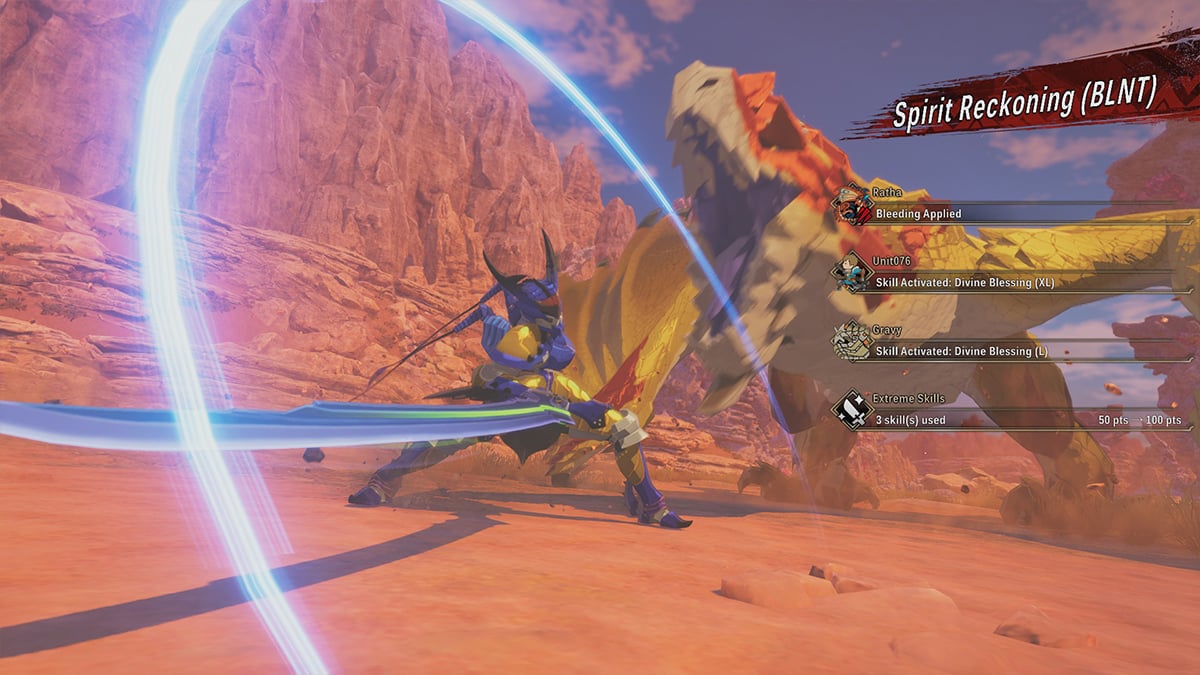
Task: Click the Ratha portrait icon
Action: (x=852, y=203)
